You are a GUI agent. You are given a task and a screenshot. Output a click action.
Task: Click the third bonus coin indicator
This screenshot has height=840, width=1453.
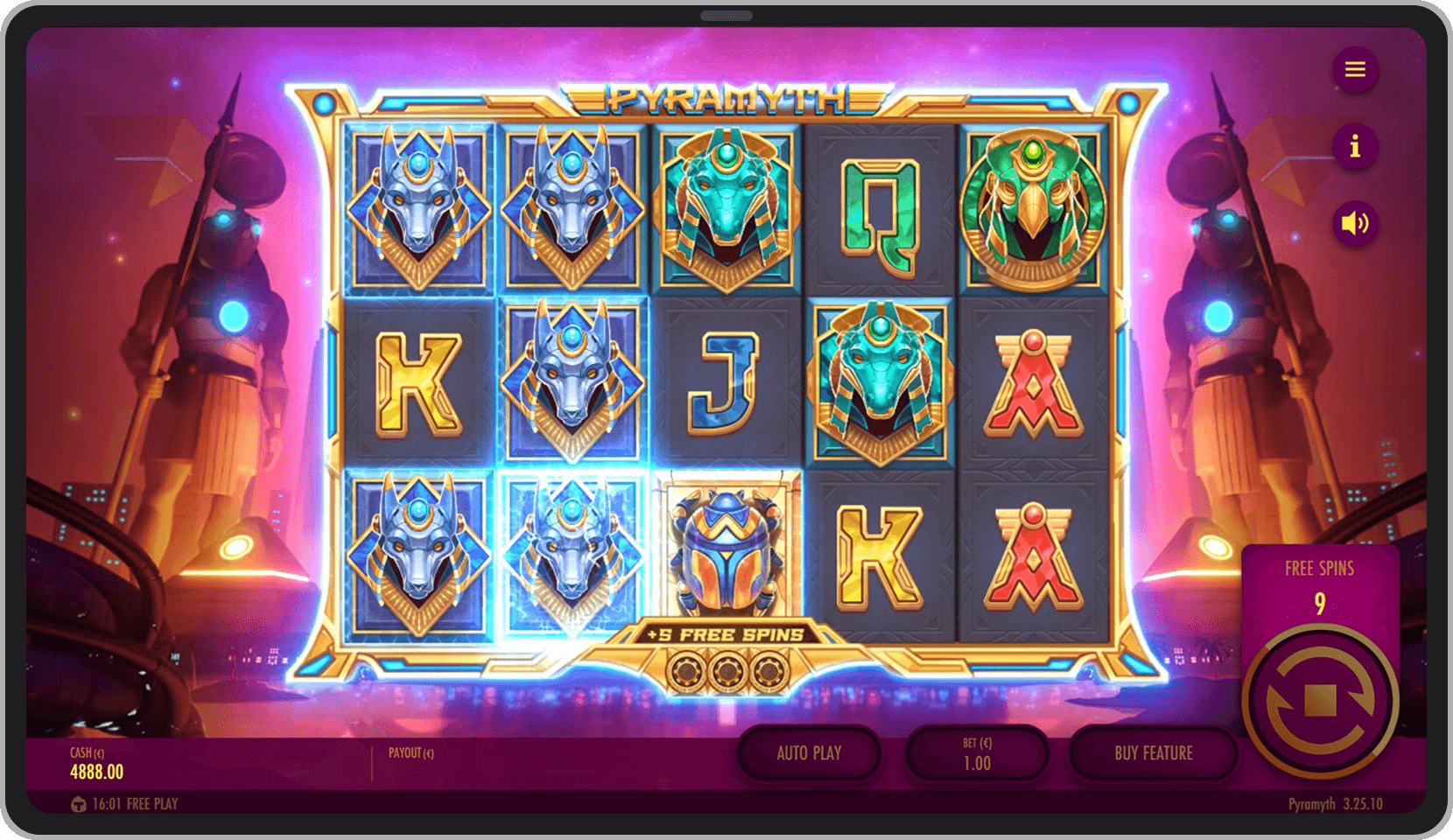[770, 669]
